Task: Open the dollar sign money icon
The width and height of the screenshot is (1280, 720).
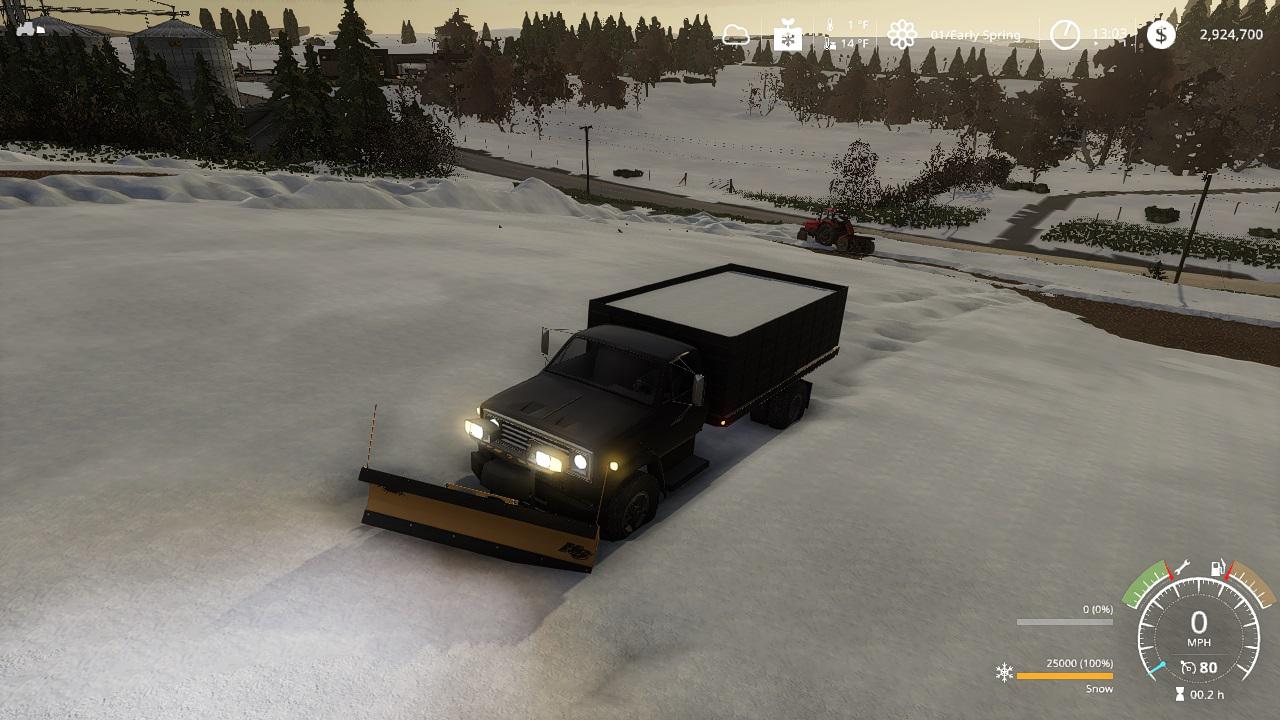Action: click(1161, 35)
